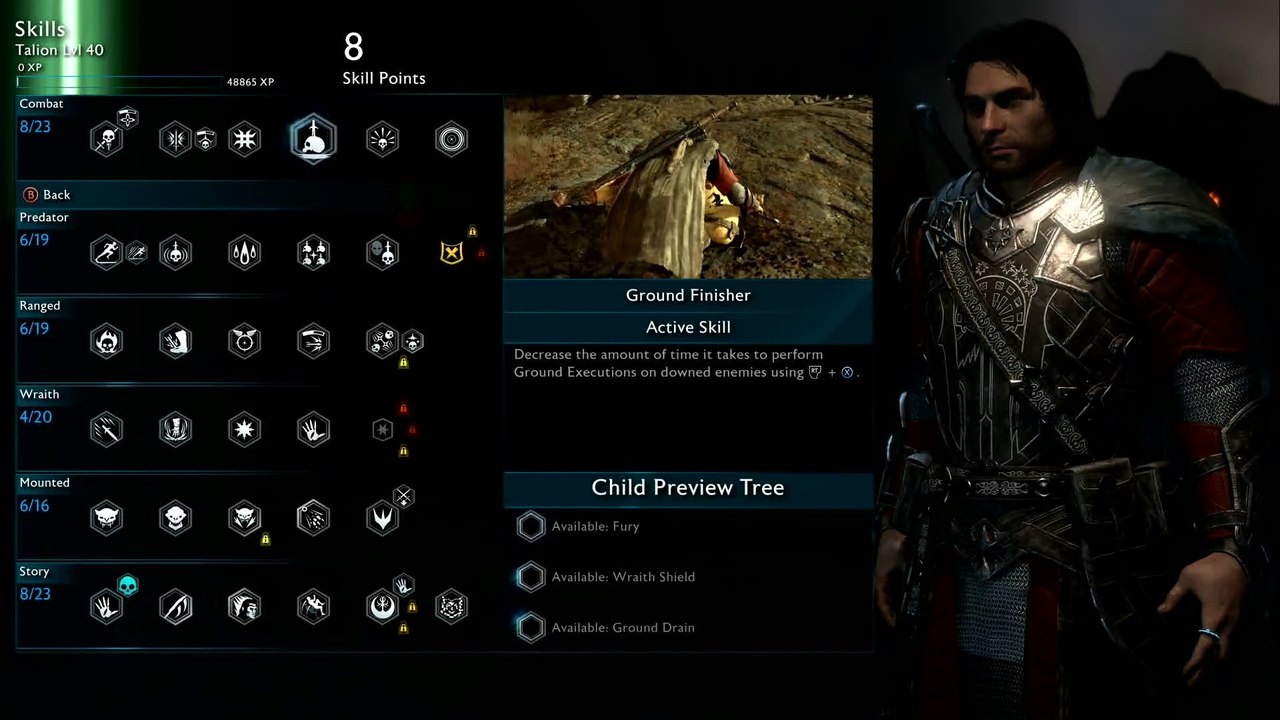
Task: Select the starburst Wraith skill
Action: [244, 430]
